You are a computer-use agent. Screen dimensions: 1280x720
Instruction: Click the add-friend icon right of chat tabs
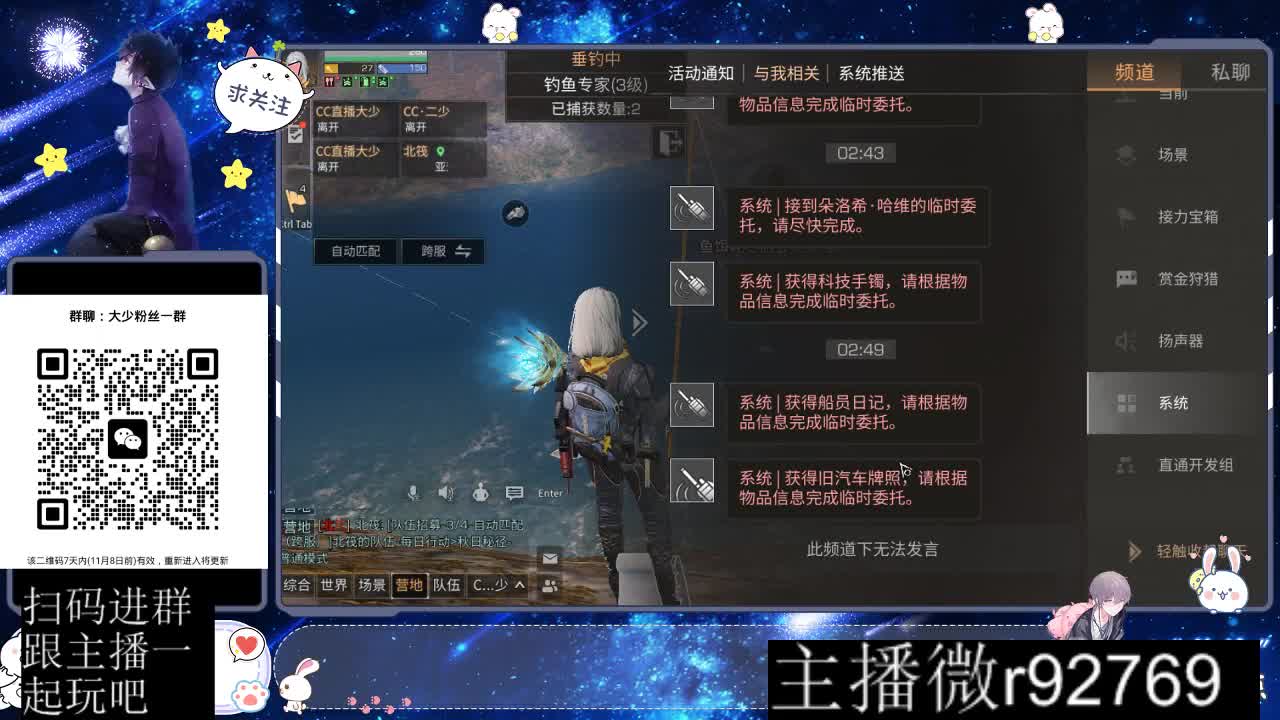click(x=550, y=586)
